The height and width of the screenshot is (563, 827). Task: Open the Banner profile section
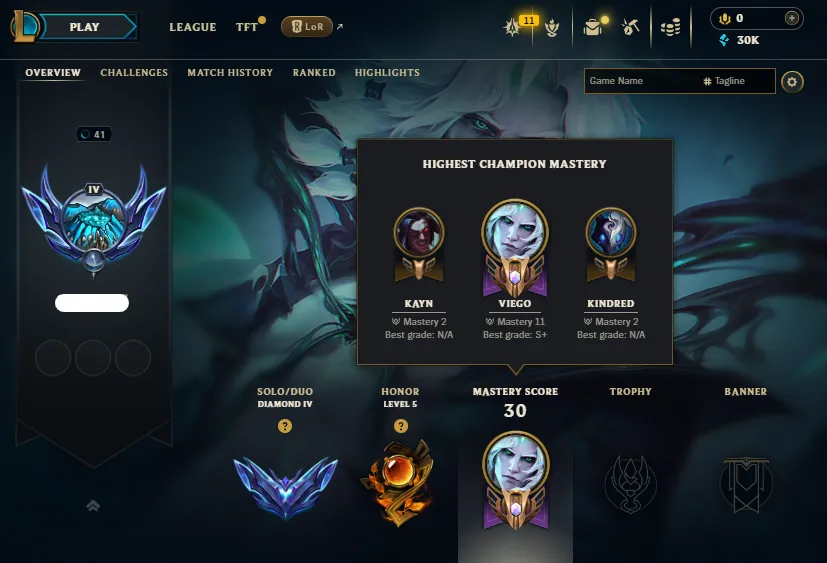click(745, 481)
